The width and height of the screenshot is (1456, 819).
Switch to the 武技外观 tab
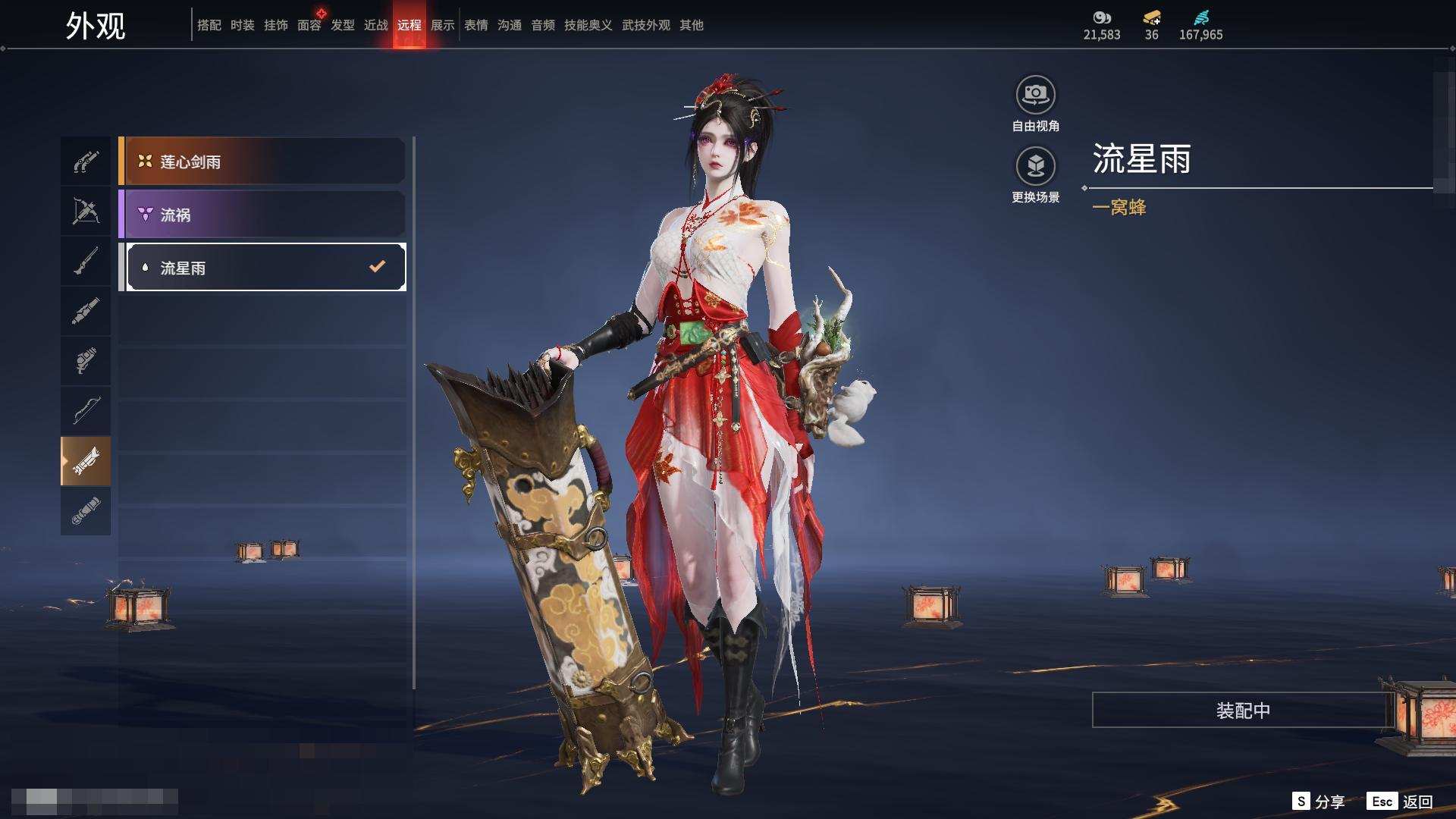645,25
